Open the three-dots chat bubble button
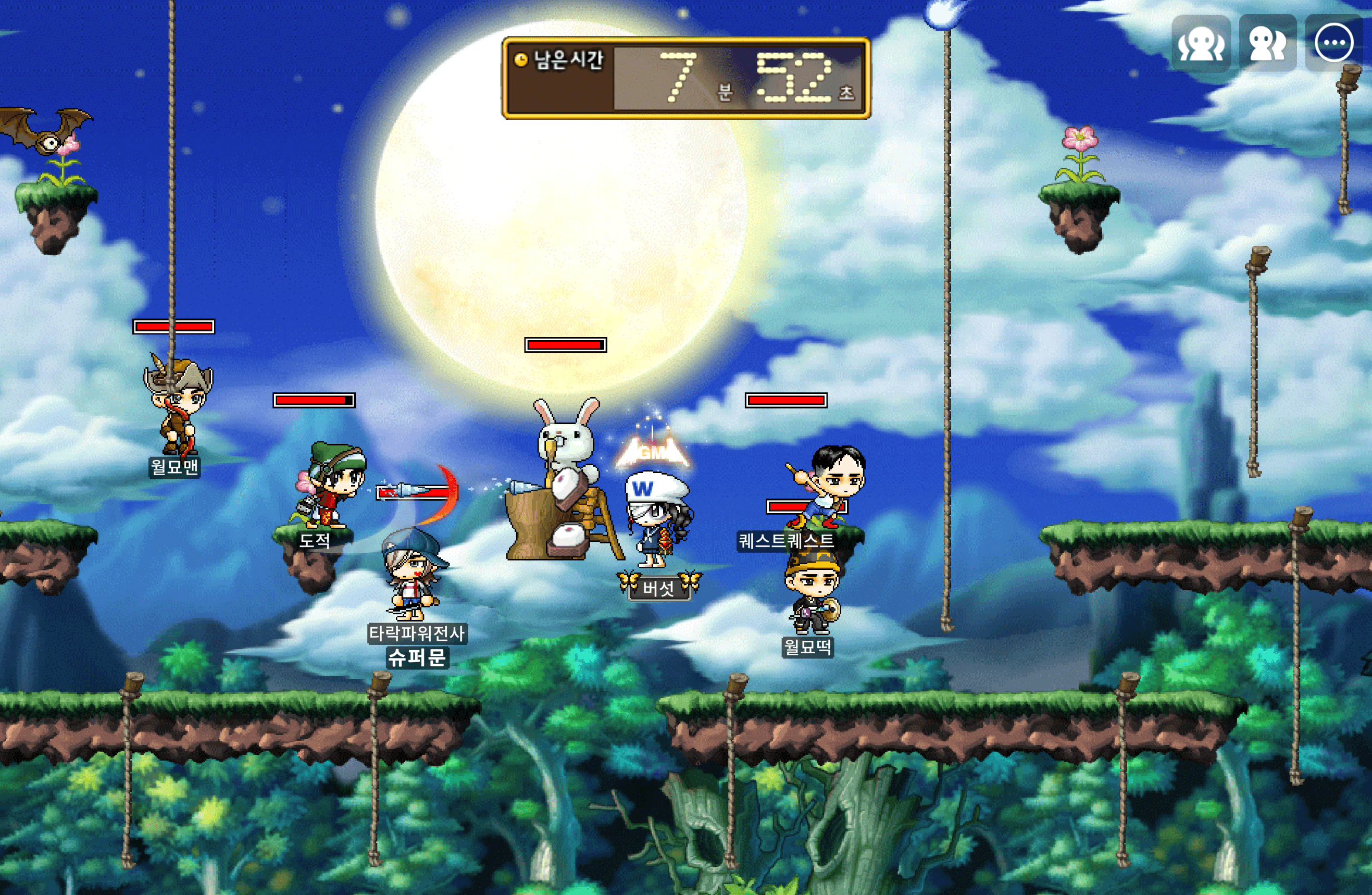Screen dimensions: 1372x895 coord(1334,43)
